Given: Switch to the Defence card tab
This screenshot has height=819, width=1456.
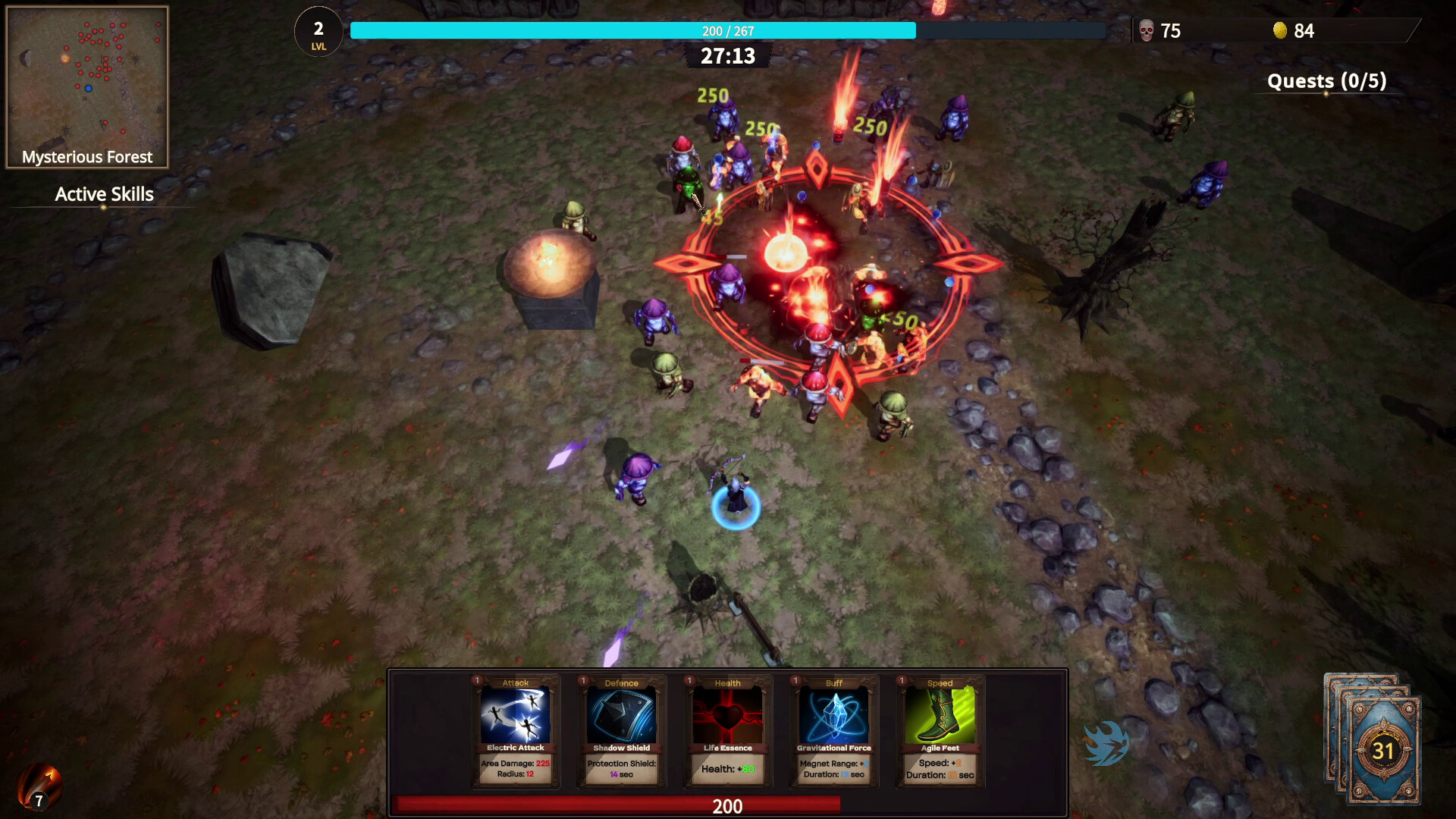Looking at the screenshot, I should [x=620, y=682].
